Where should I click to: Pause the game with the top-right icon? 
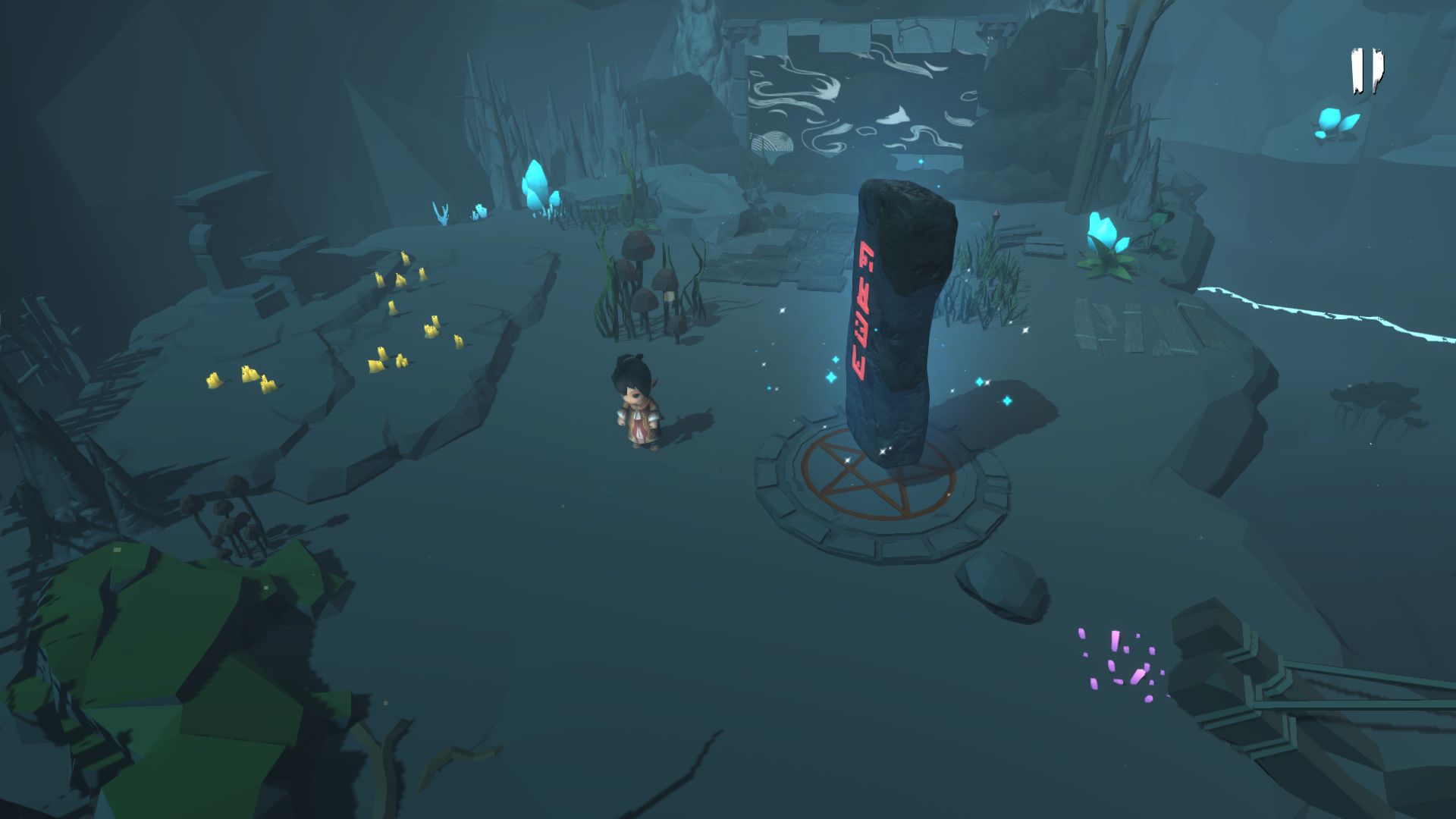tap(1366, 71)
